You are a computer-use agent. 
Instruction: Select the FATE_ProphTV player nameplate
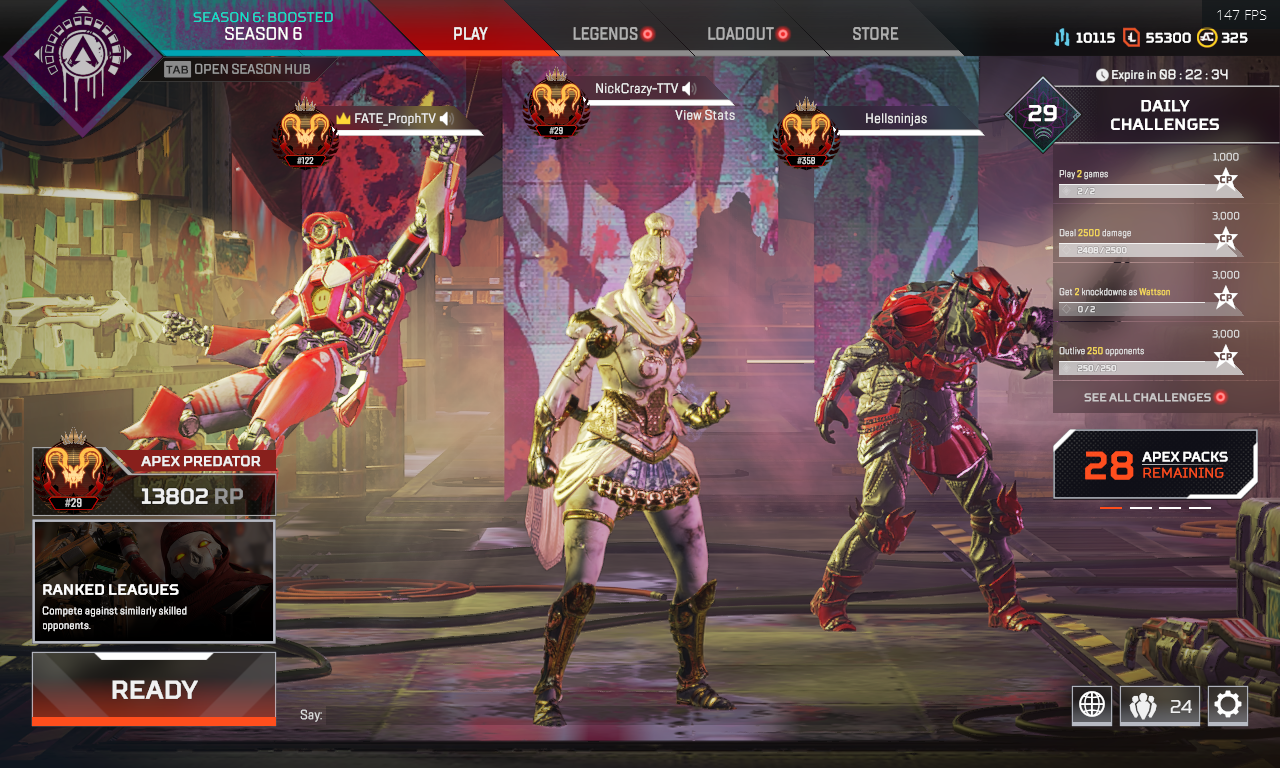tap(395, 119)
